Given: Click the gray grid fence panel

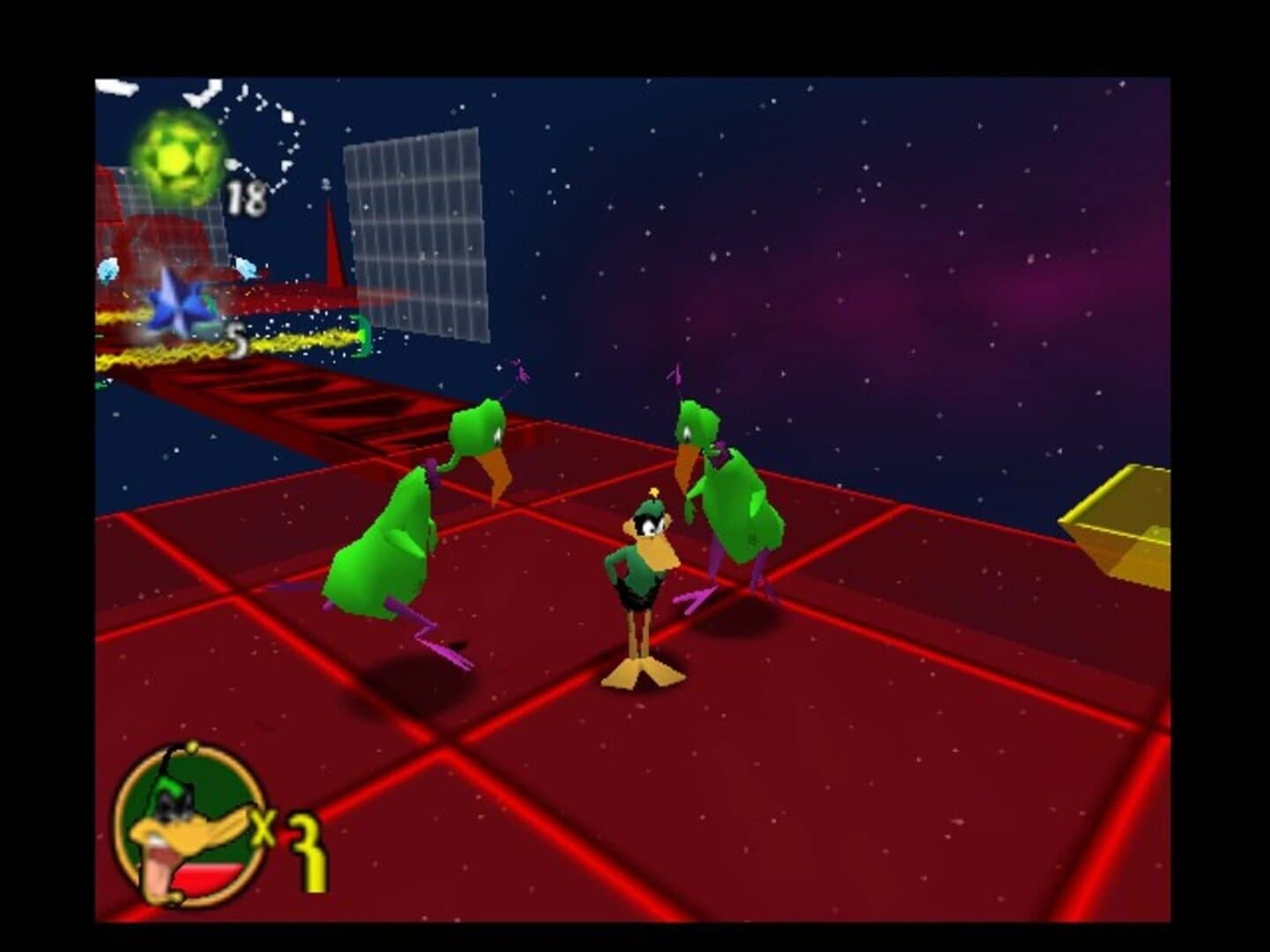Looking at the screenshot, I should (415, 238).
